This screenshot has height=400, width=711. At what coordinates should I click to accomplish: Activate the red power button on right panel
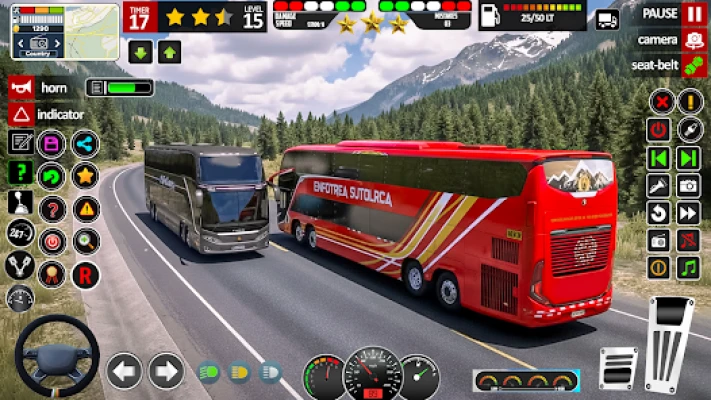click(658, 129)
